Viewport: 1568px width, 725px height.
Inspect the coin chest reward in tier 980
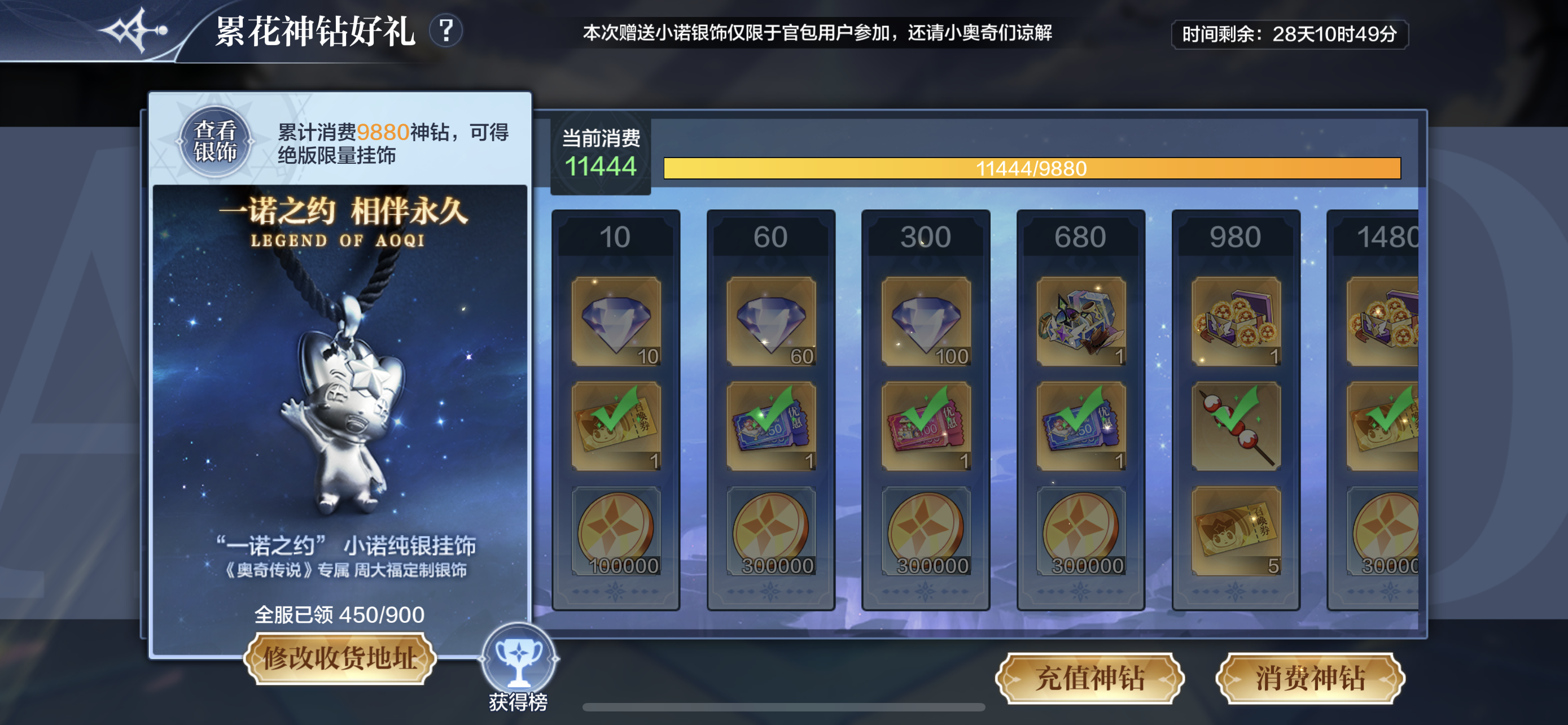pos(1236,321)
